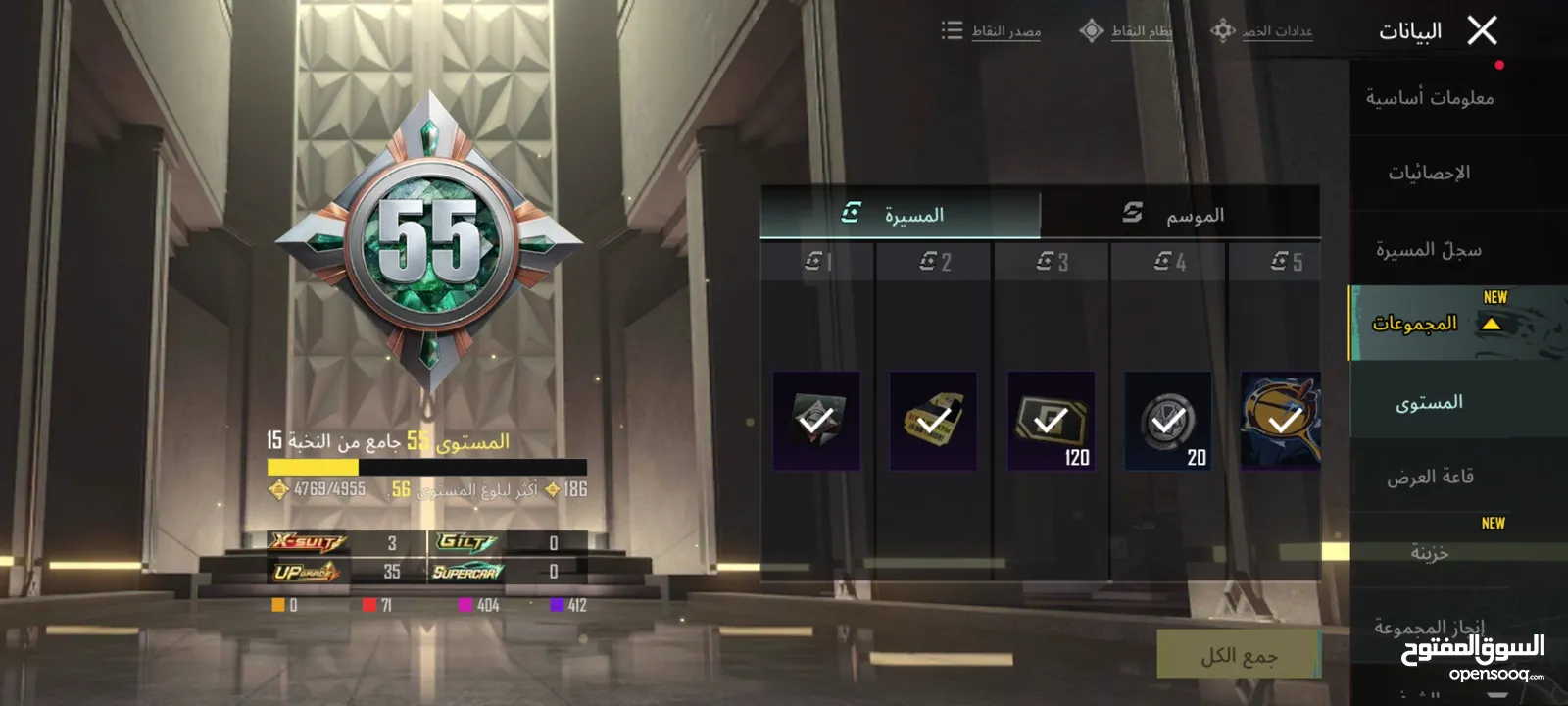The image size is (1568, 706).
Task: Select المستوى level sub-entry
Action: [1429, 403]
